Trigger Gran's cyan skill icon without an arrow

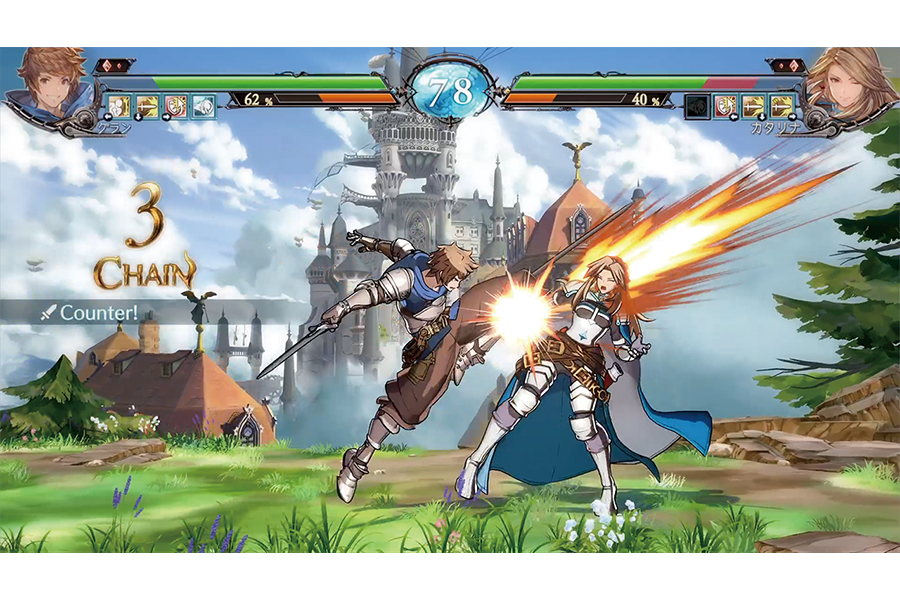pyautogui.click(x=204, y=106)
